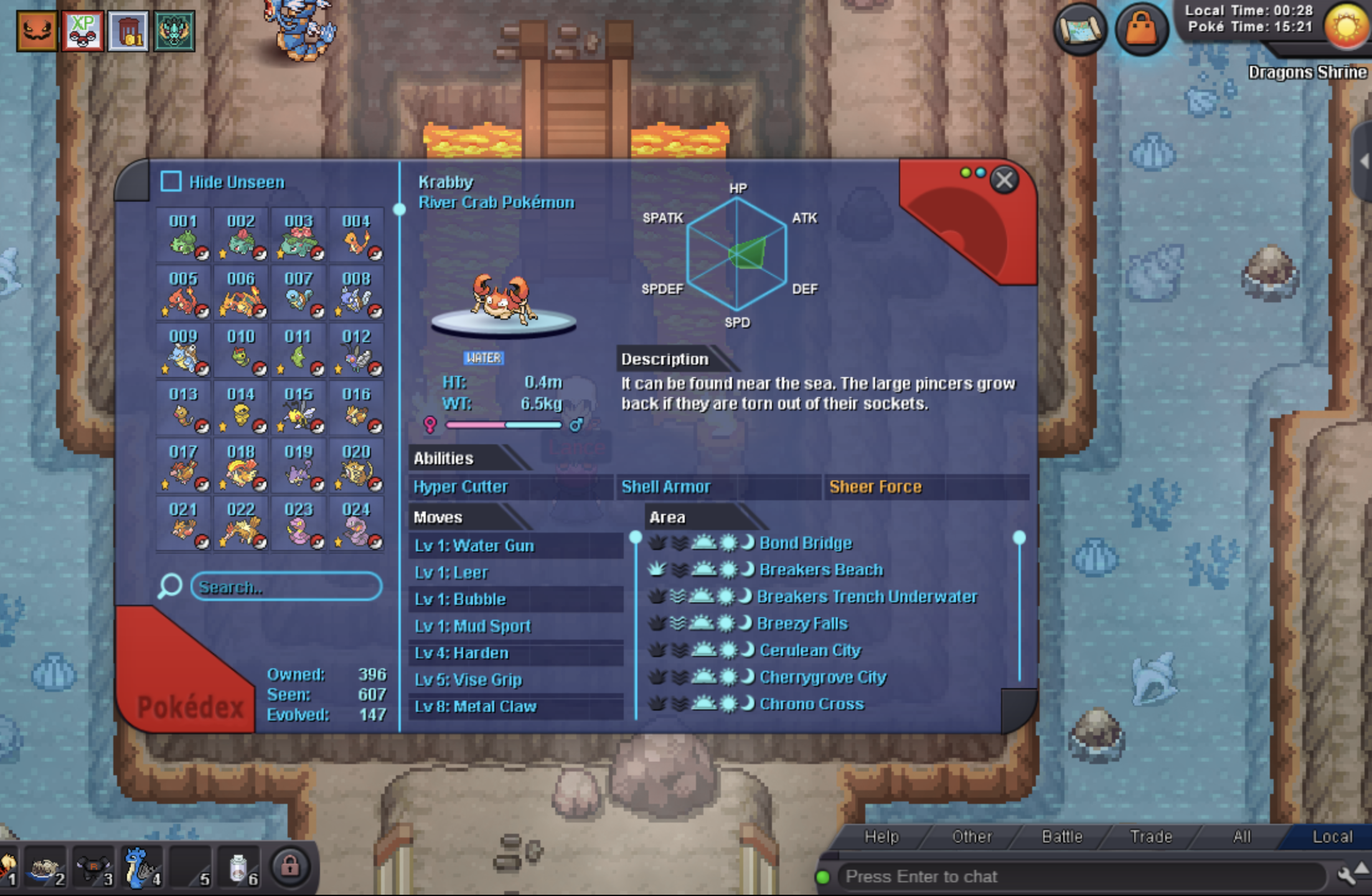Click the XP boost icon
The width and height of the screenshot is (1372, 896).
83,30
